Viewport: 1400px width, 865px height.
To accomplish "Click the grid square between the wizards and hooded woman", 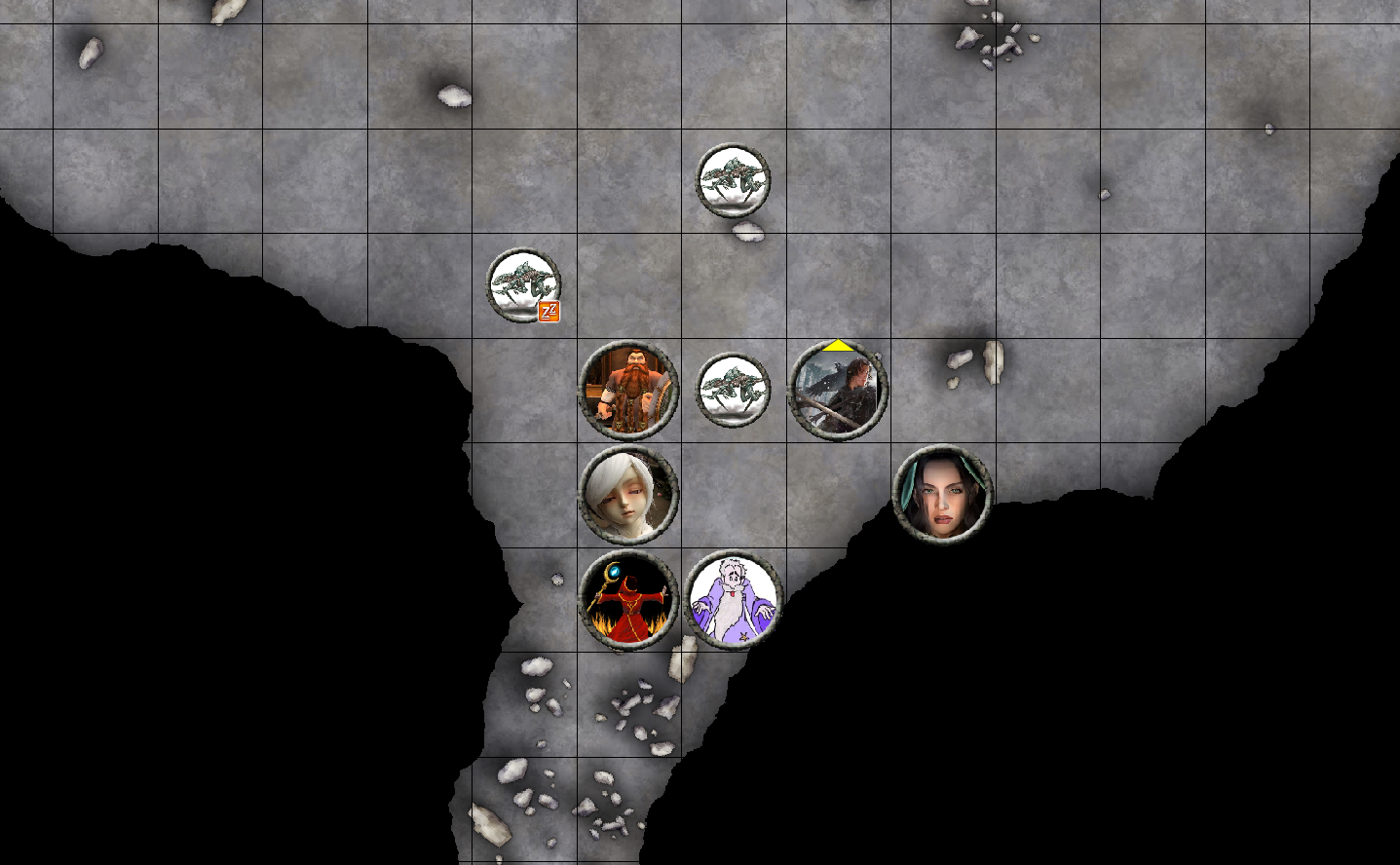I will 838,494.
